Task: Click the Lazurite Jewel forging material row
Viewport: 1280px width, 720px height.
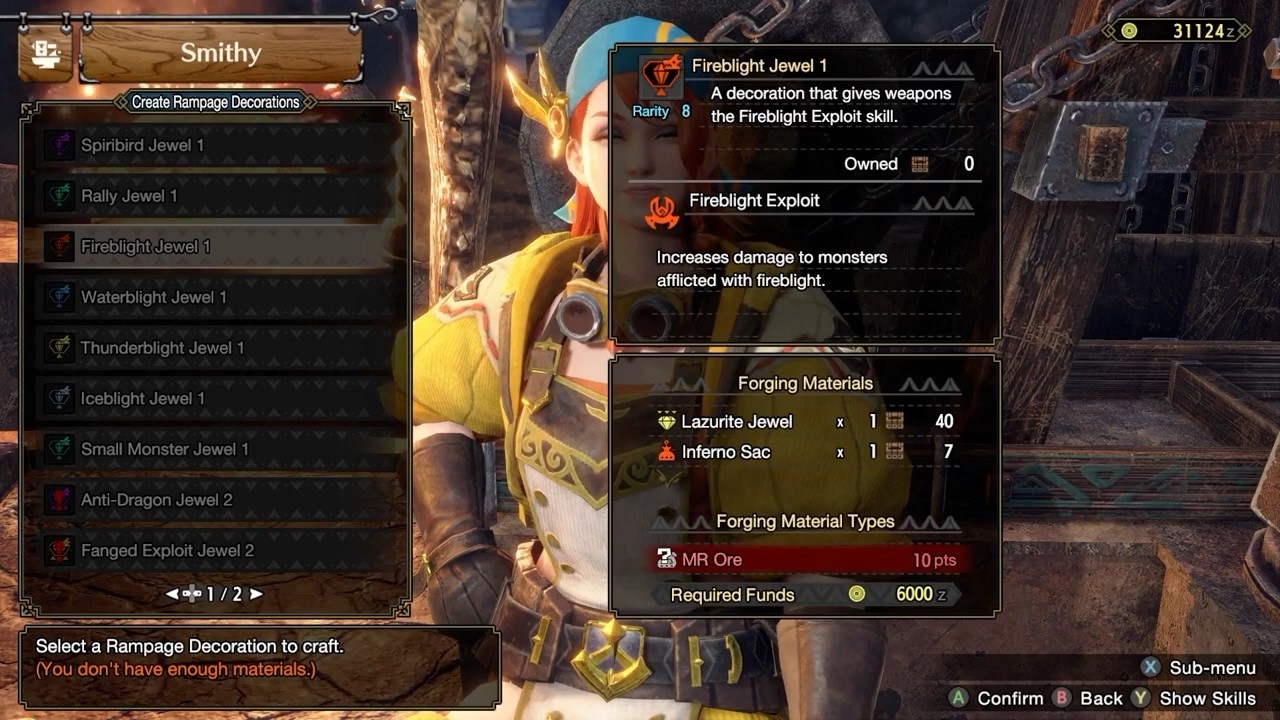Action: pyautogui.click(x=805, y=422)
